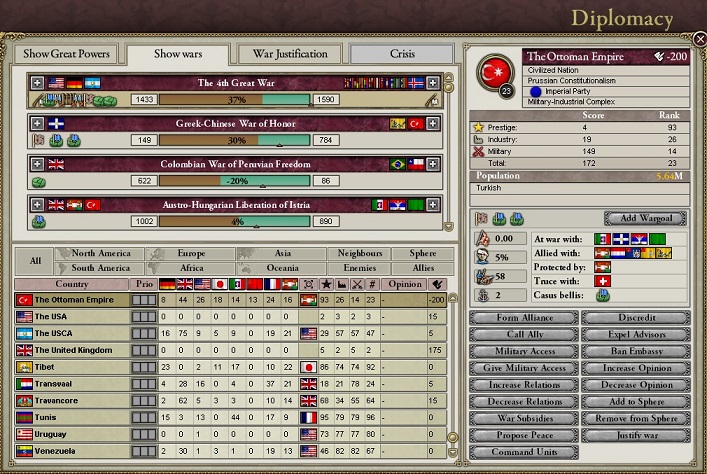Open the War Justification tab
This screenshot has height=474, width=707.
(x=290, y=53)
